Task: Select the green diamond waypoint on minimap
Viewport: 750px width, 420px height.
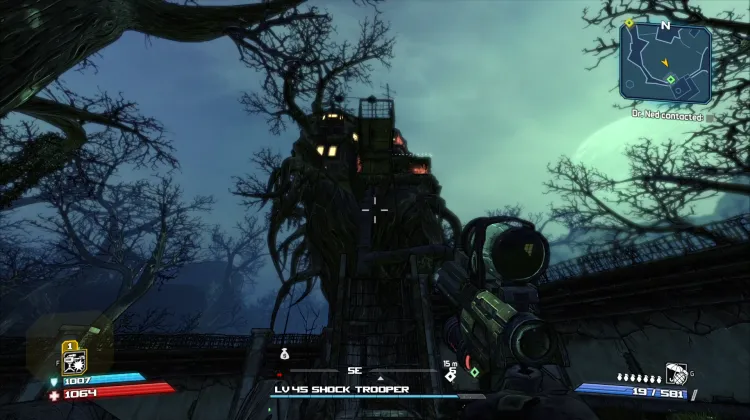Action: pos(672,79)
